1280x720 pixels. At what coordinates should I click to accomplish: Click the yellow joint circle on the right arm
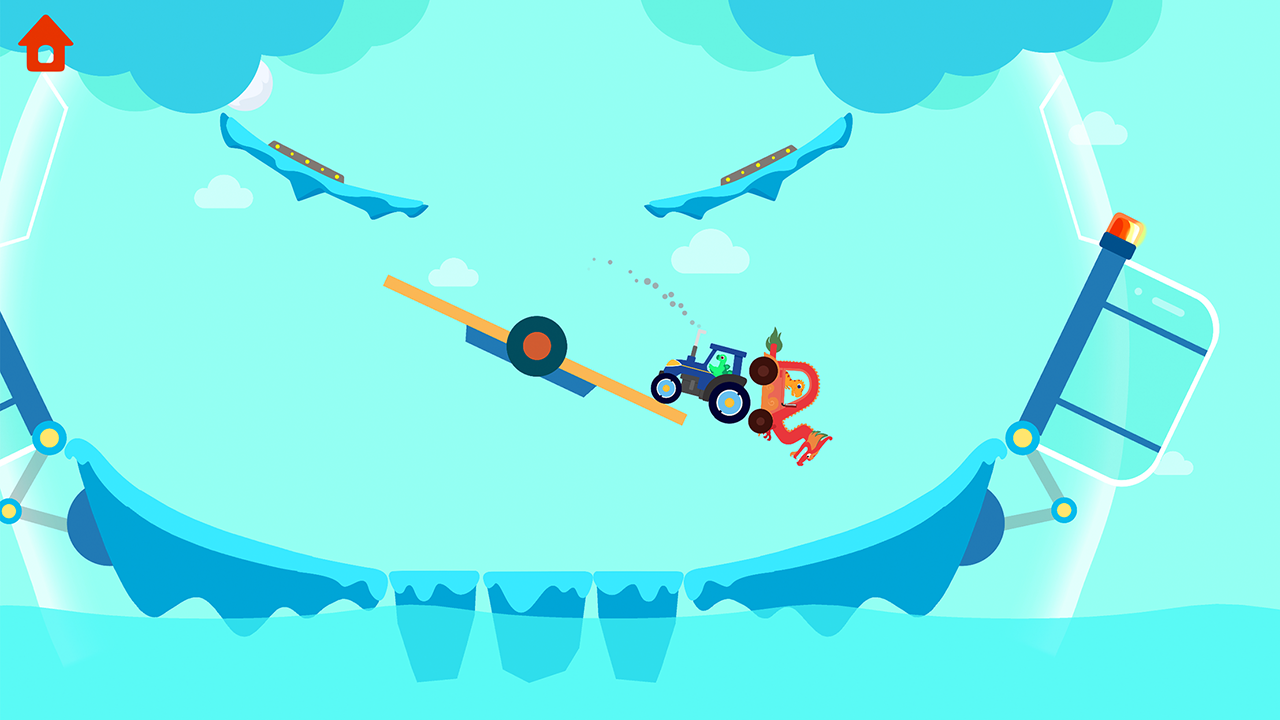(x=1021, y=437)
